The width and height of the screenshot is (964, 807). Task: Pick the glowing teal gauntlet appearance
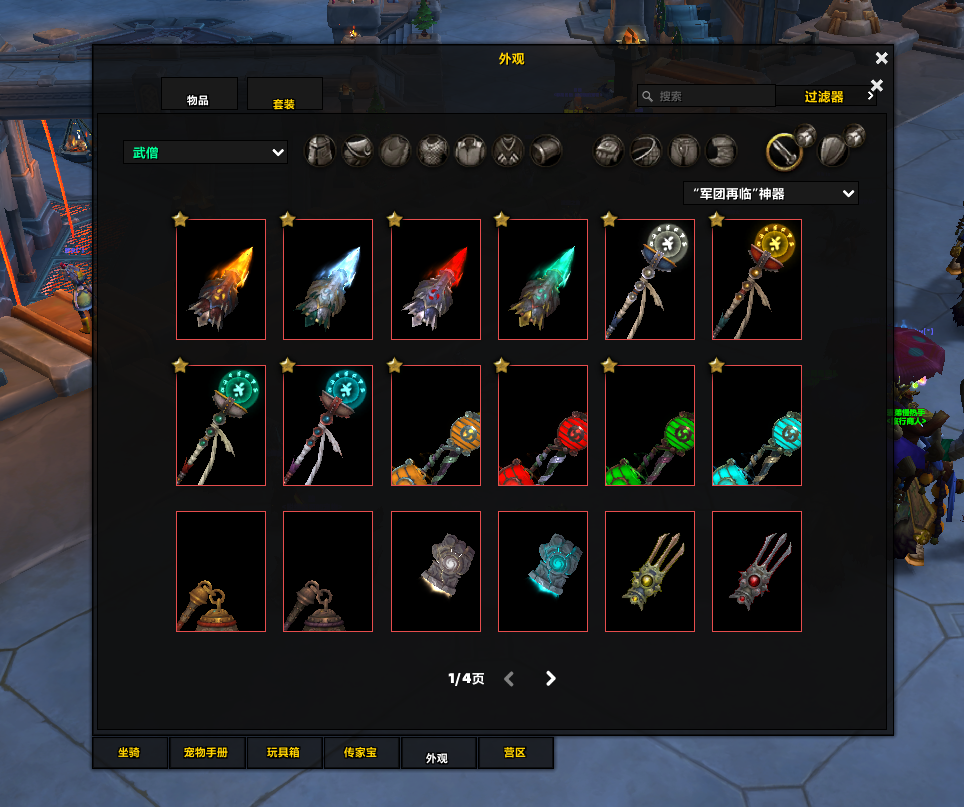point(543,572)
